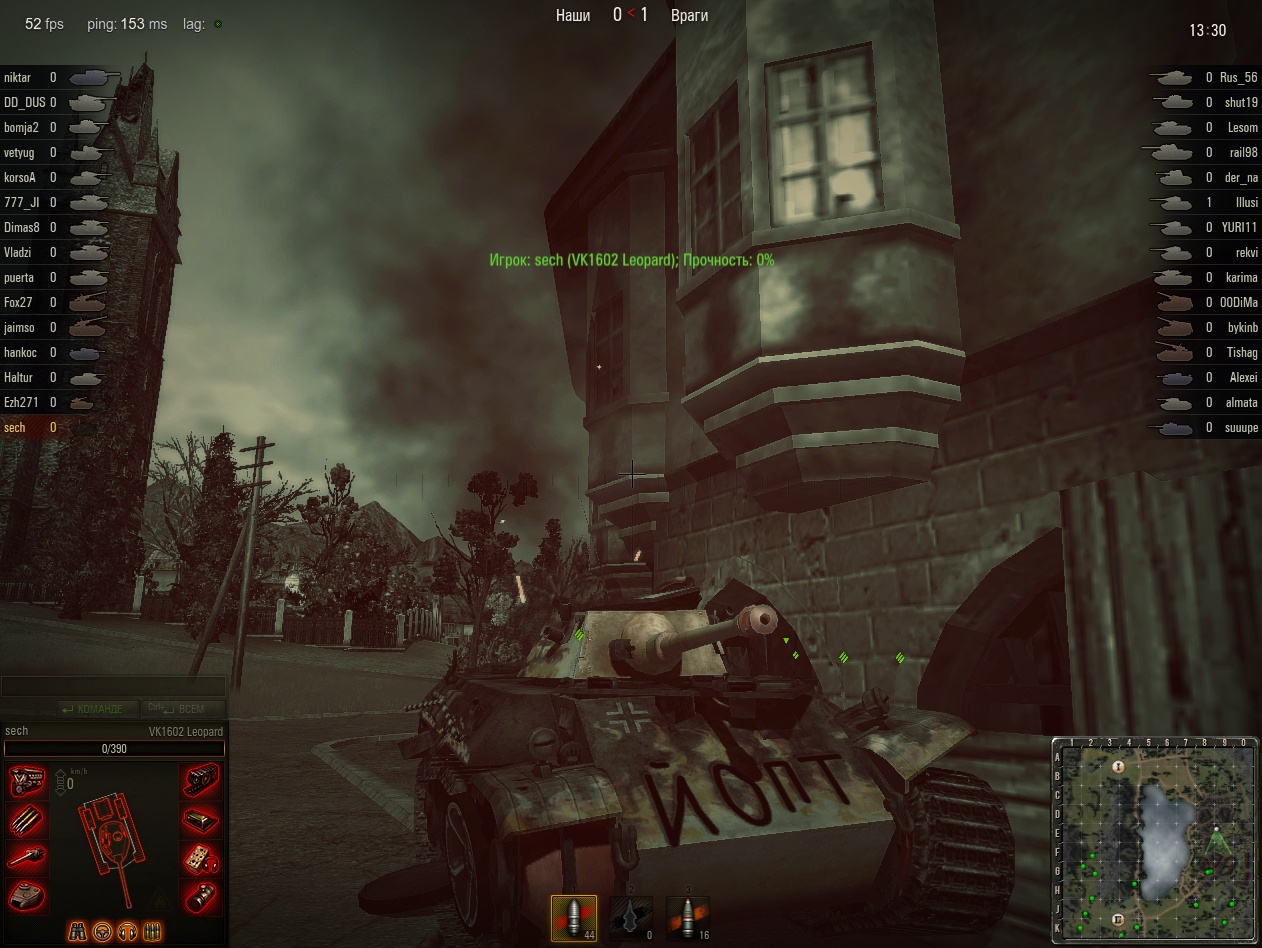The image size is (1262, 948).
Task: Click the headphones radio operator crew icon
Action: [x=127, y=931]
